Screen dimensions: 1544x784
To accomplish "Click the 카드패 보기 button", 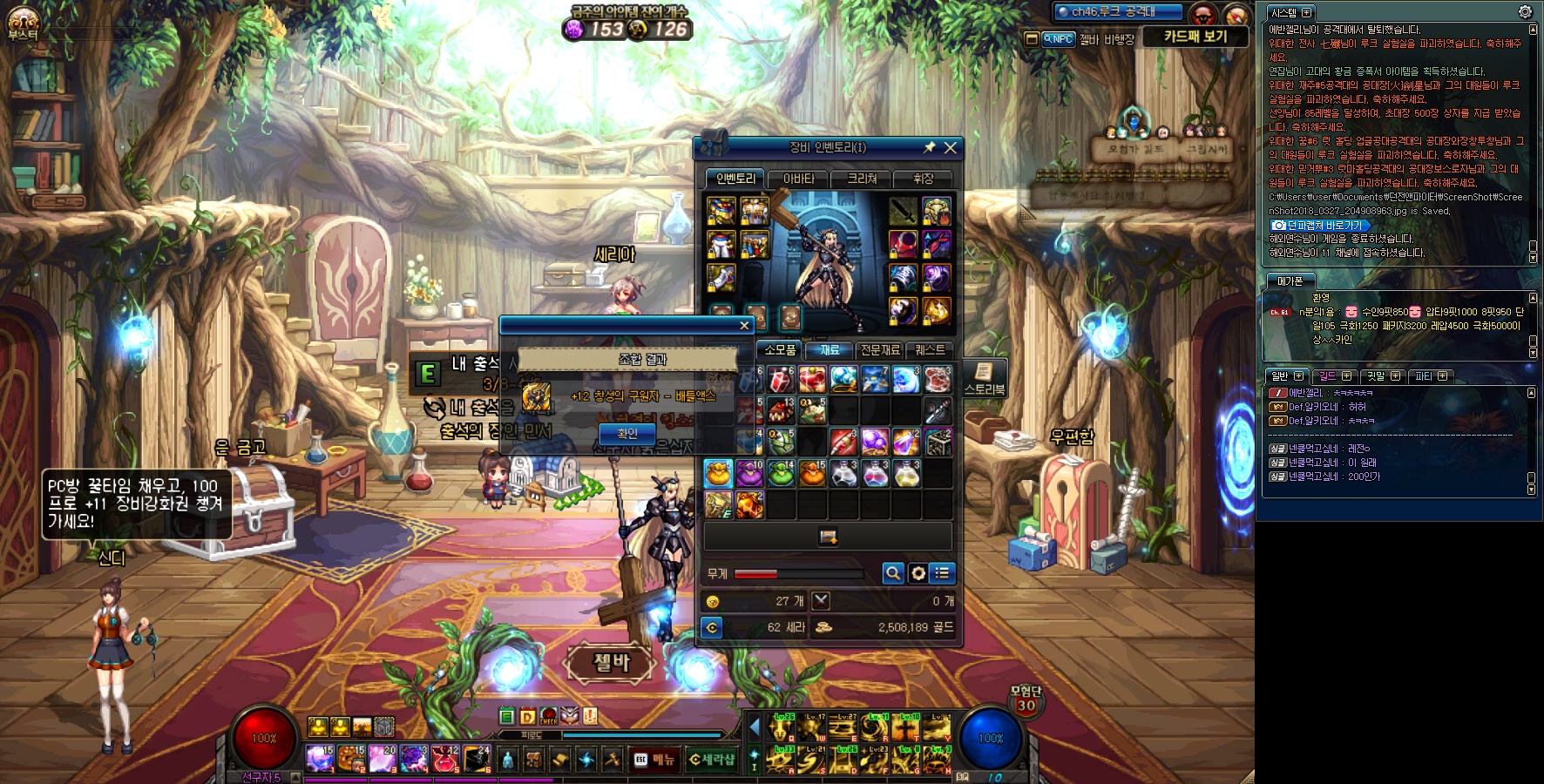I will [x=1195, y=37].
